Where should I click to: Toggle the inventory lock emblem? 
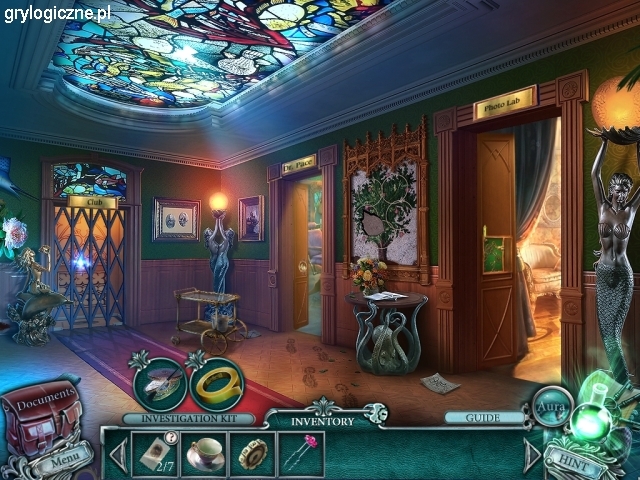pos(374,412)
